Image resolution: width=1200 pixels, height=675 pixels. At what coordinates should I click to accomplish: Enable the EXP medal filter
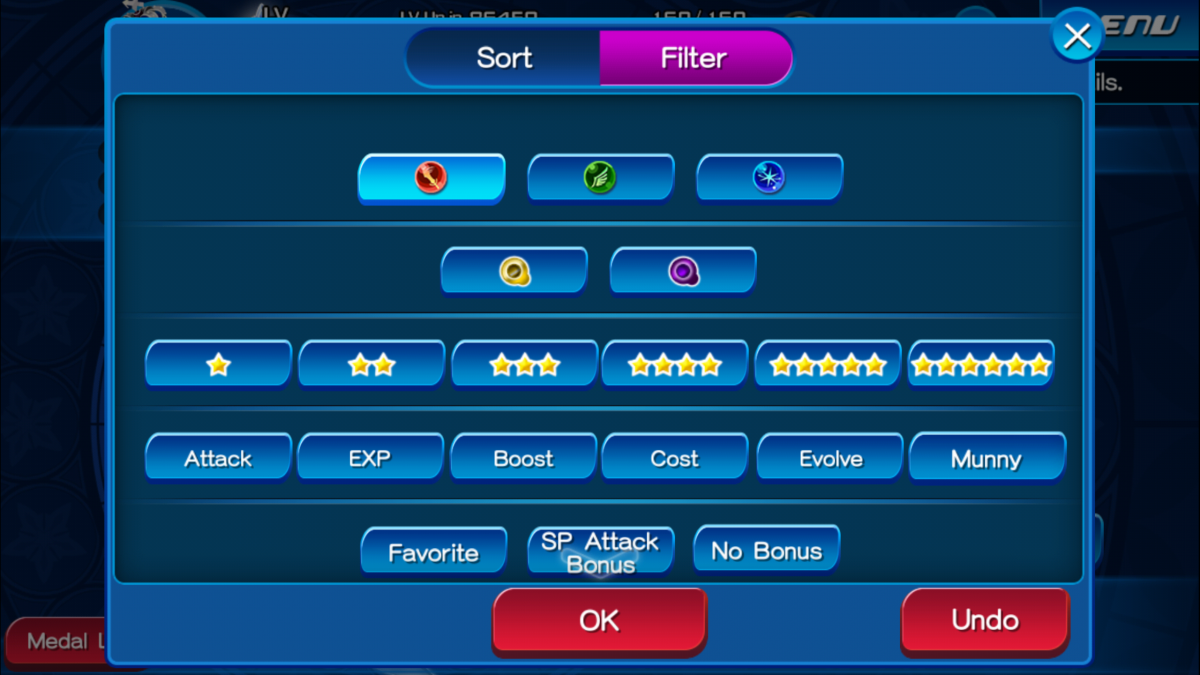point(370,459)
